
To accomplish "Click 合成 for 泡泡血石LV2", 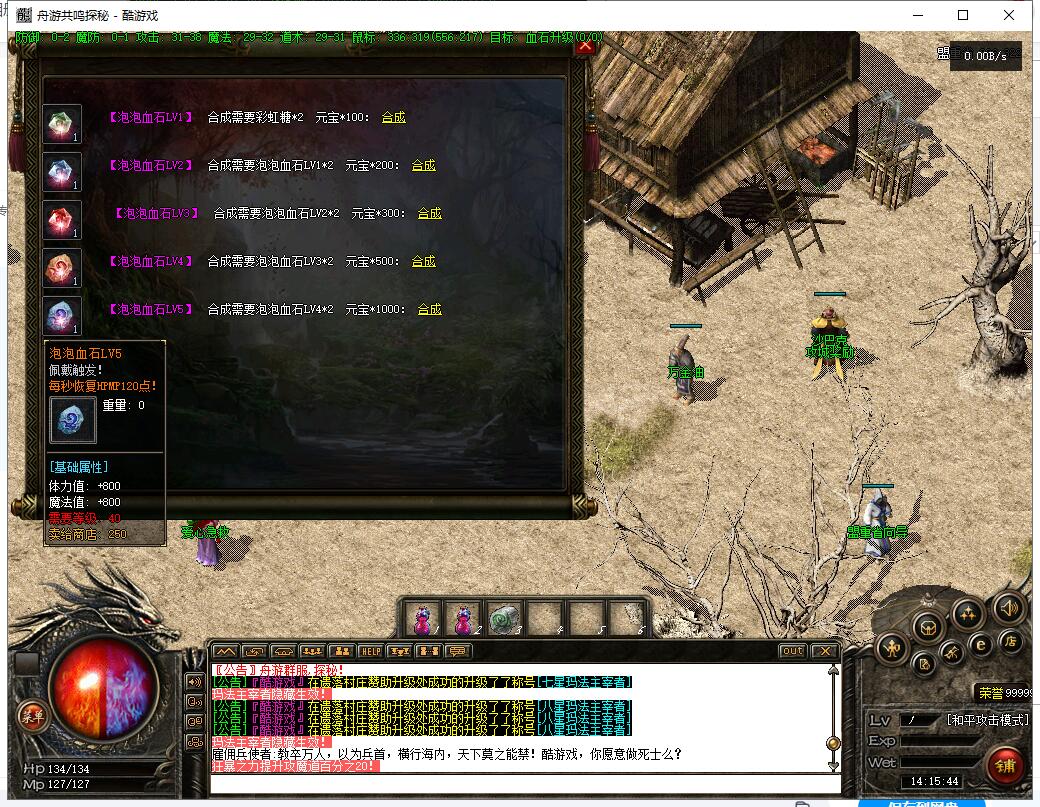I will click(x=424, y=165).
